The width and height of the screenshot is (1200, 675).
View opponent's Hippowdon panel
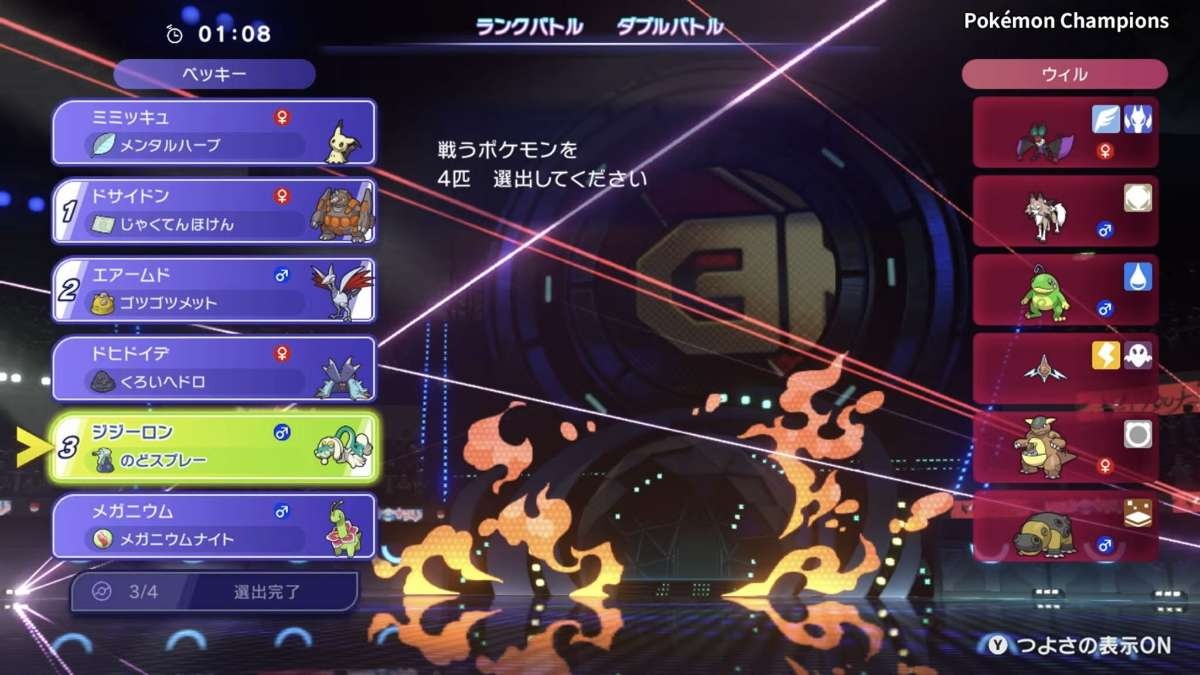click(1065, 526)
